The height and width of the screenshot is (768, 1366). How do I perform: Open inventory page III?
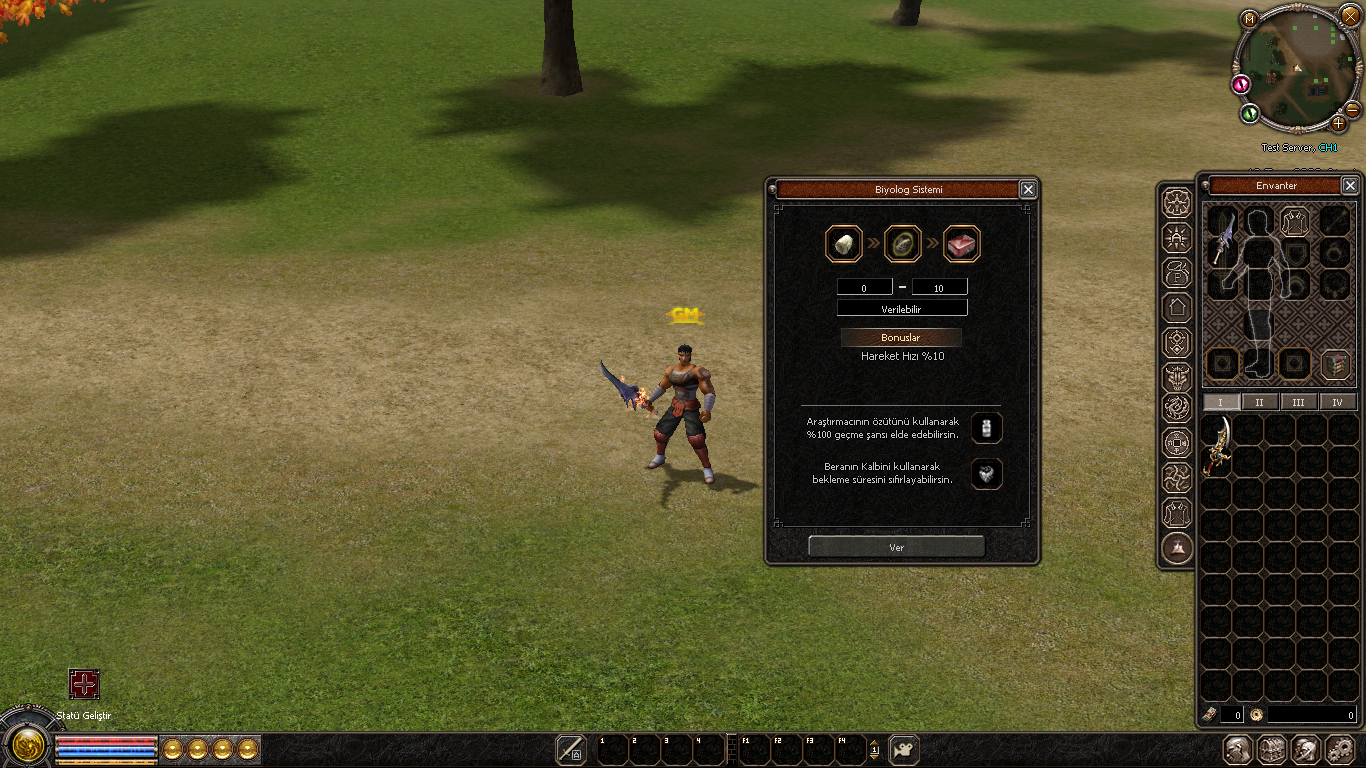[x=1298, y=402]
